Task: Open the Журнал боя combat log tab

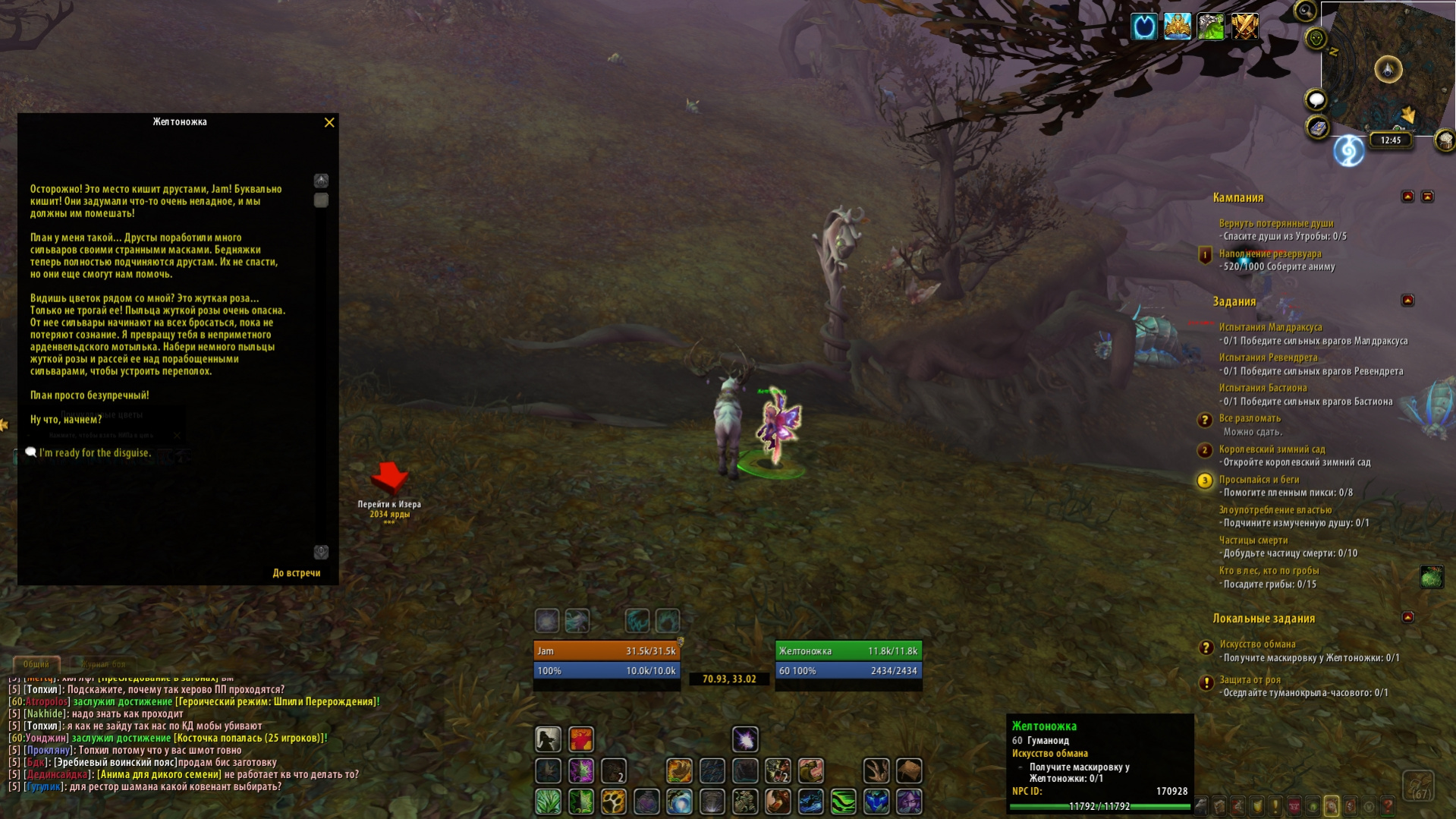Action: click(103, 664)
